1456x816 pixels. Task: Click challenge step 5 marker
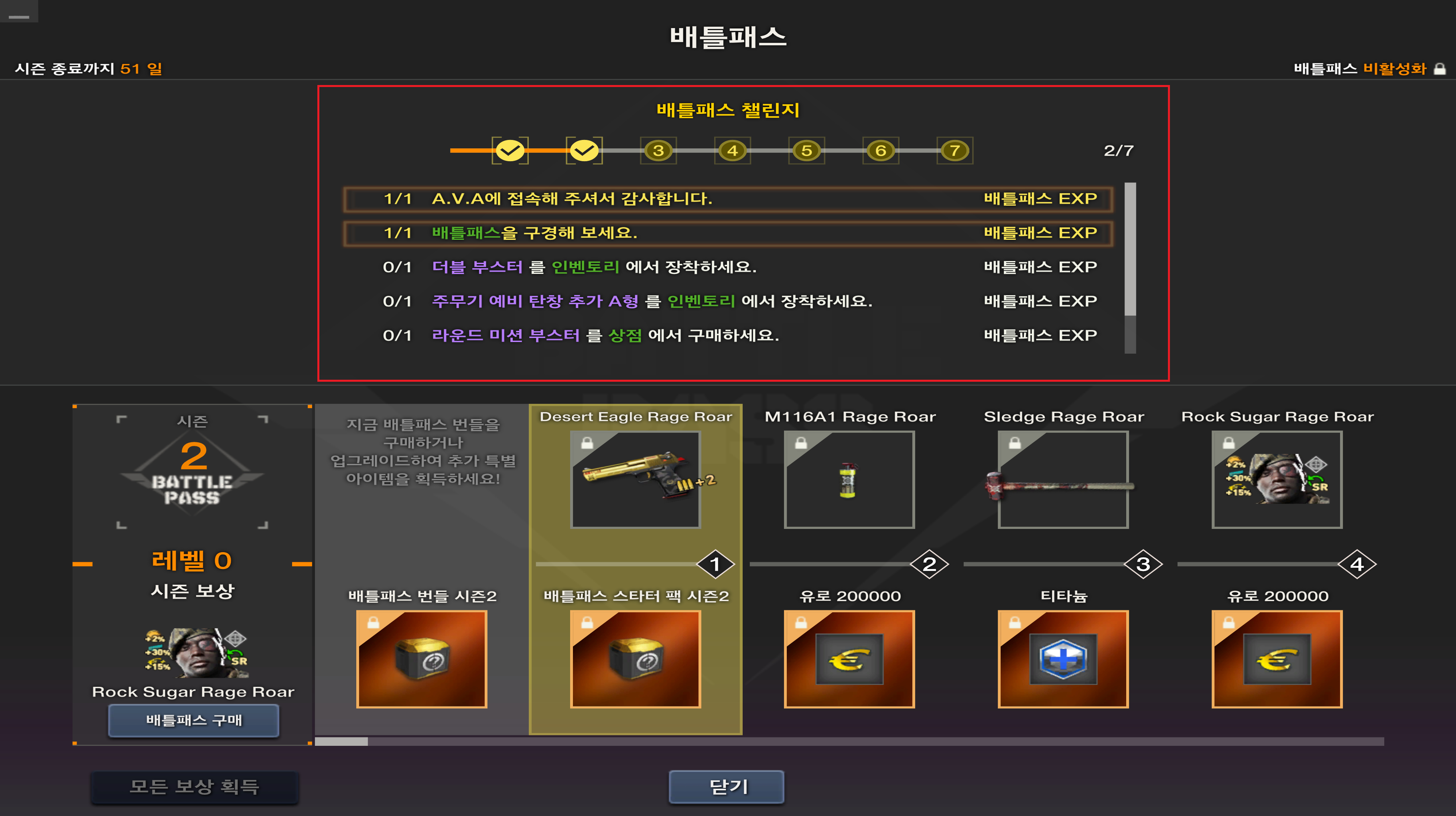tap(806, 151)
